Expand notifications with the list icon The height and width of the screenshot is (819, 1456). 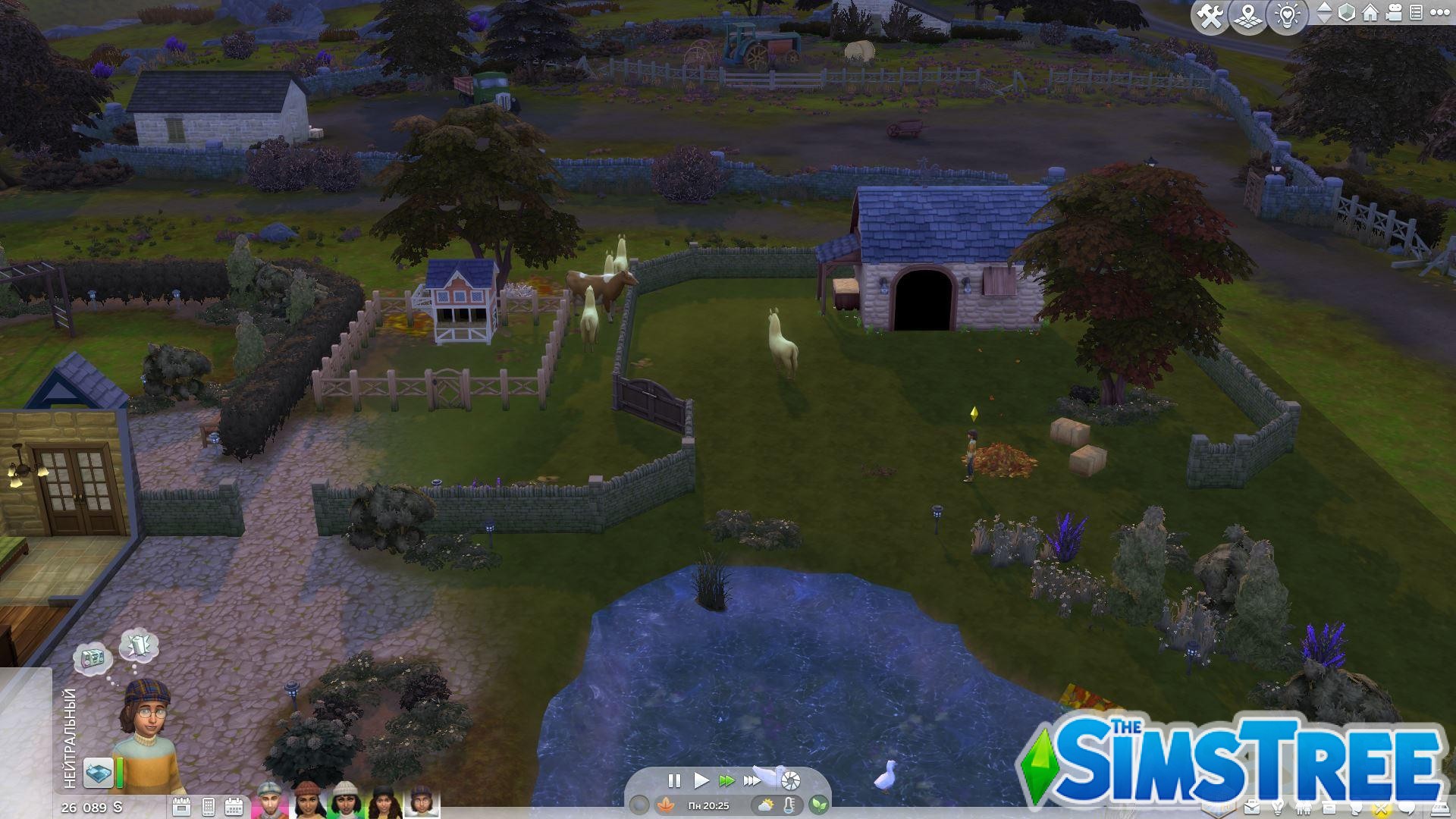point(1416,13)
